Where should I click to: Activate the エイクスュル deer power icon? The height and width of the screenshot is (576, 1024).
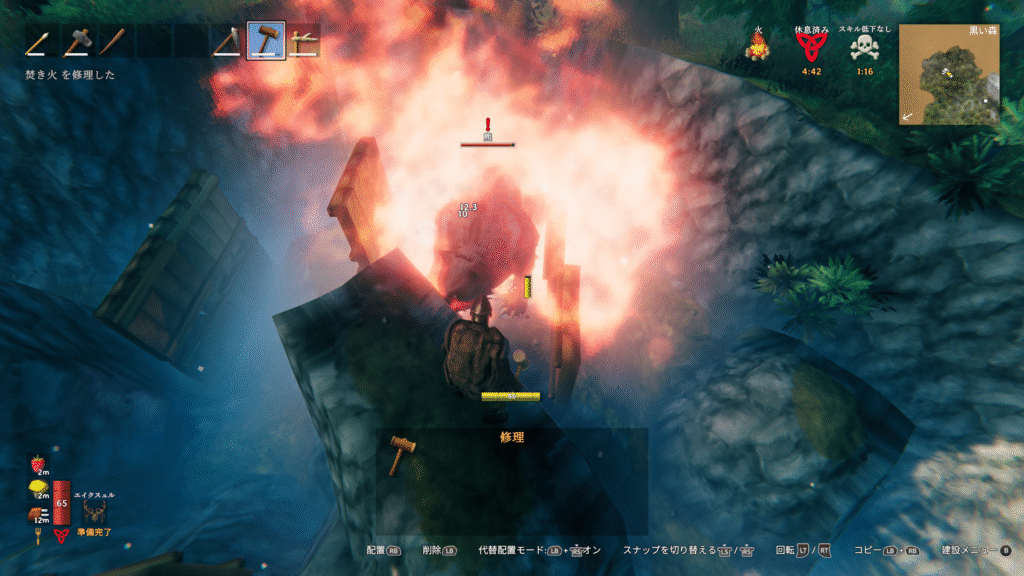(x=96, y=511)
